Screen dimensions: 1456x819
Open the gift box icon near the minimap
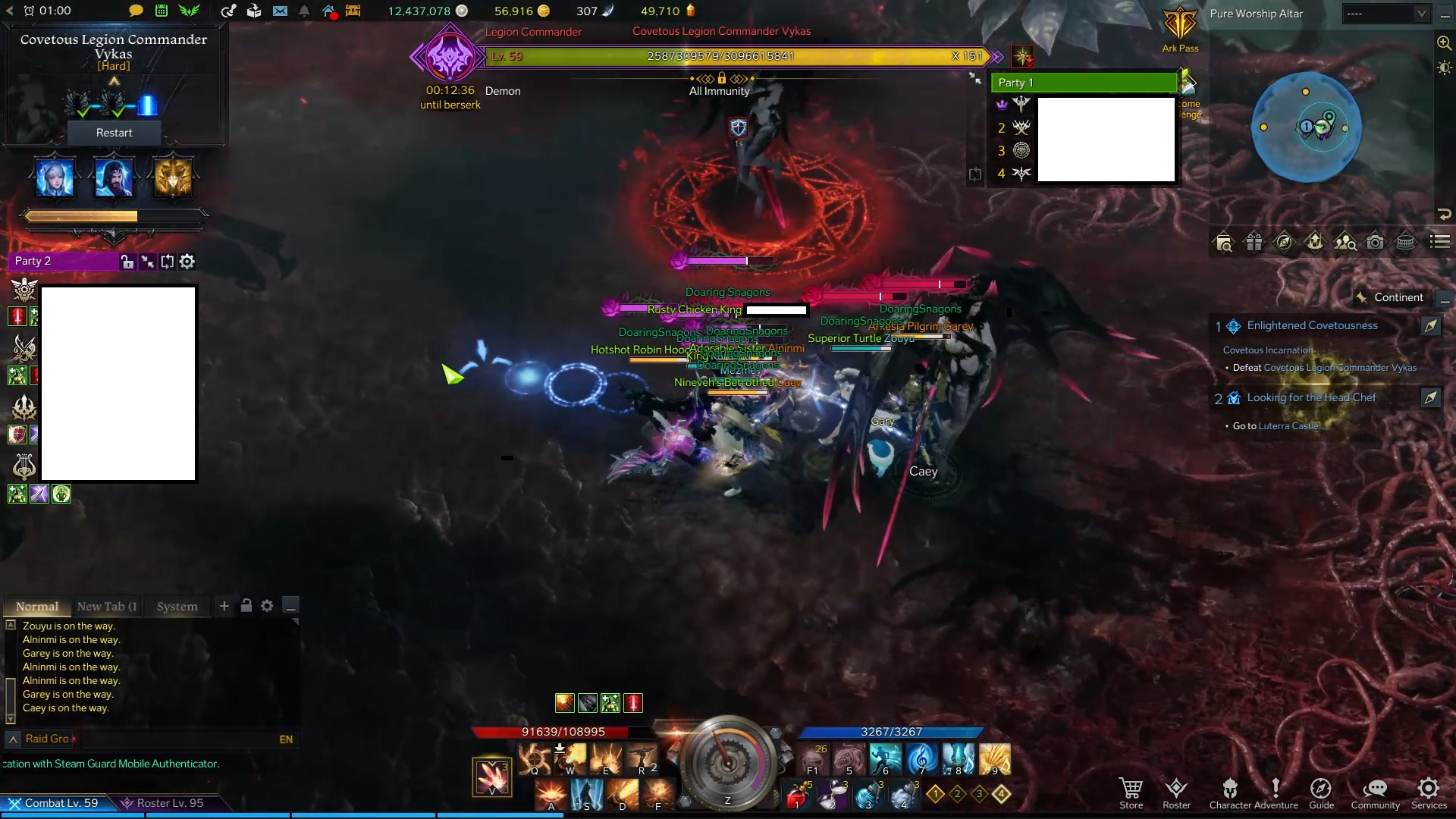(x=1254, y=242)
